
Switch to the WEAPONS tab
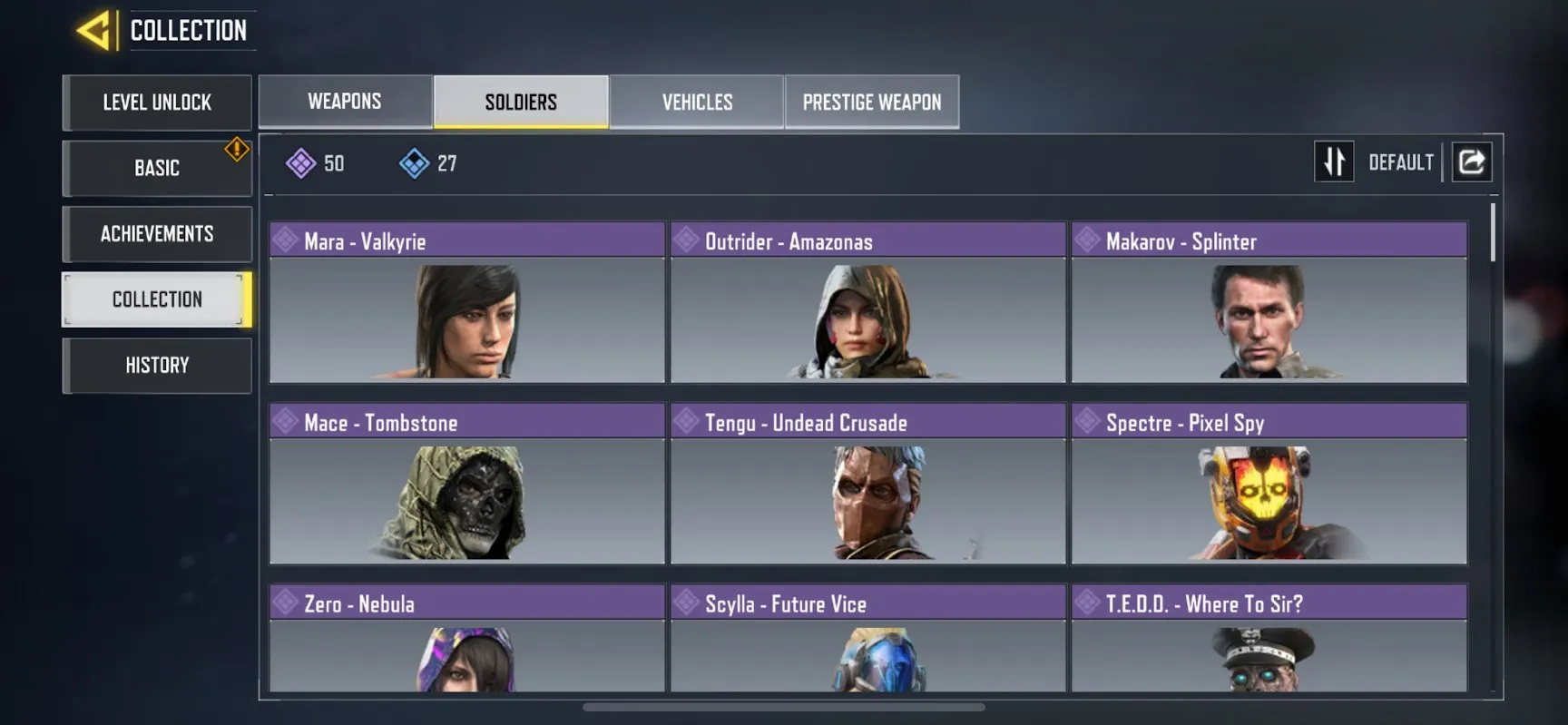[x=345, y=102]
